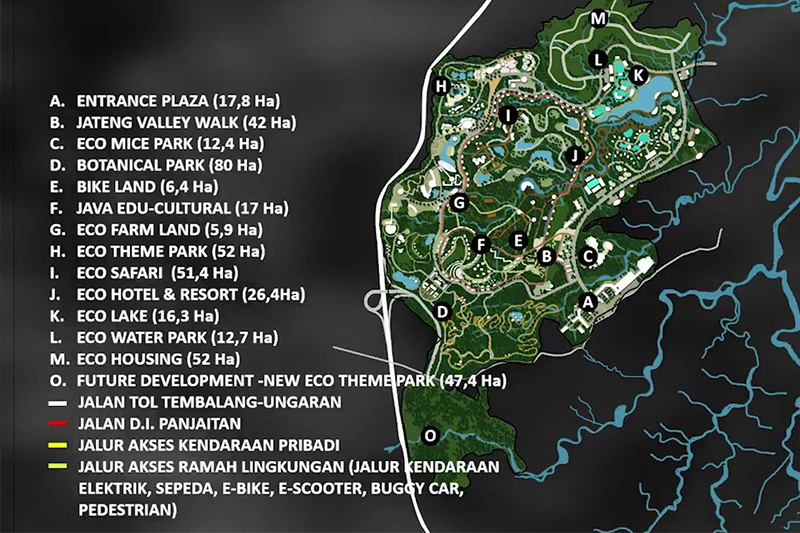Choose the J marker on the map
This screenshot has height=533, width=800.
[x=574, y=155]
